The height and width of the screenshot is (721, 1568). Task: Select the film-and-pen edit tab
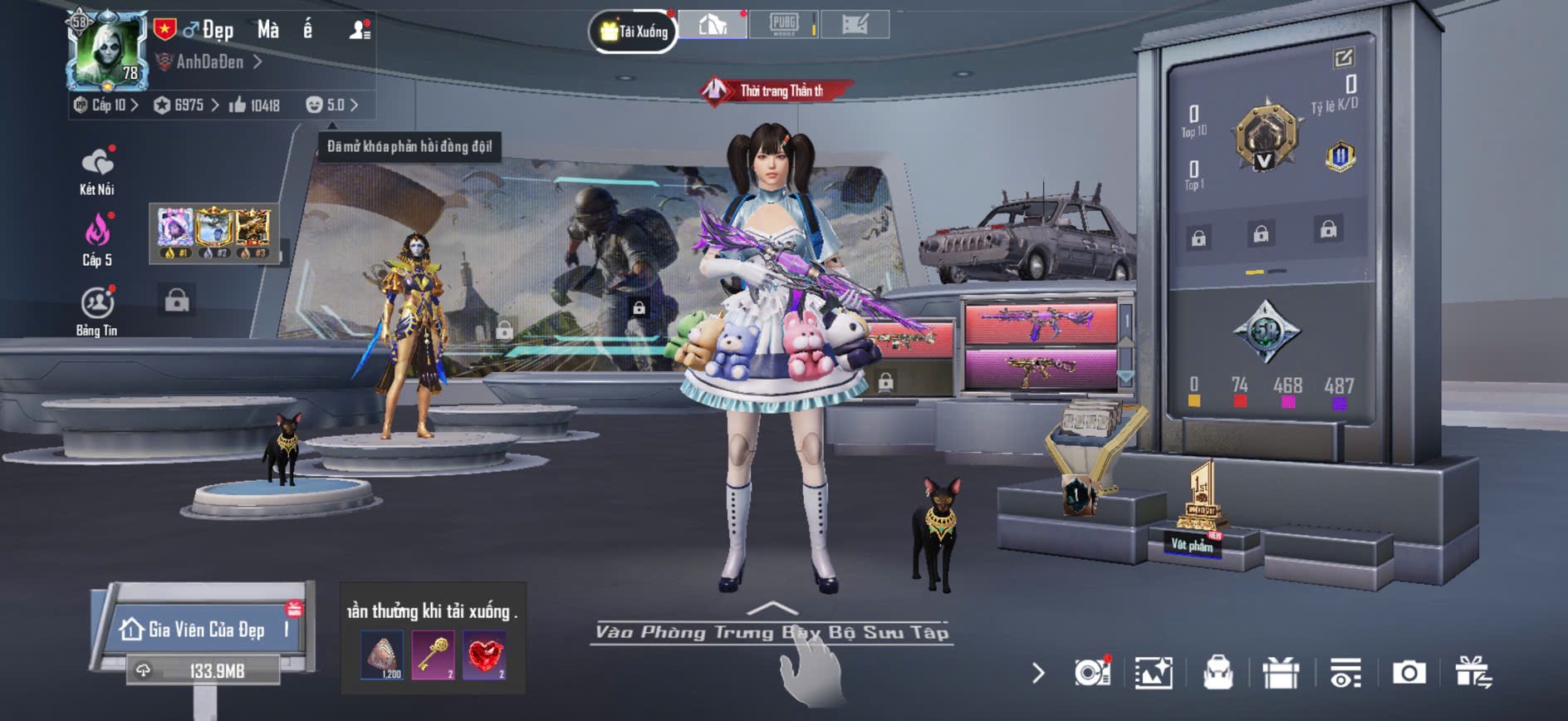[x=855, y=25]
